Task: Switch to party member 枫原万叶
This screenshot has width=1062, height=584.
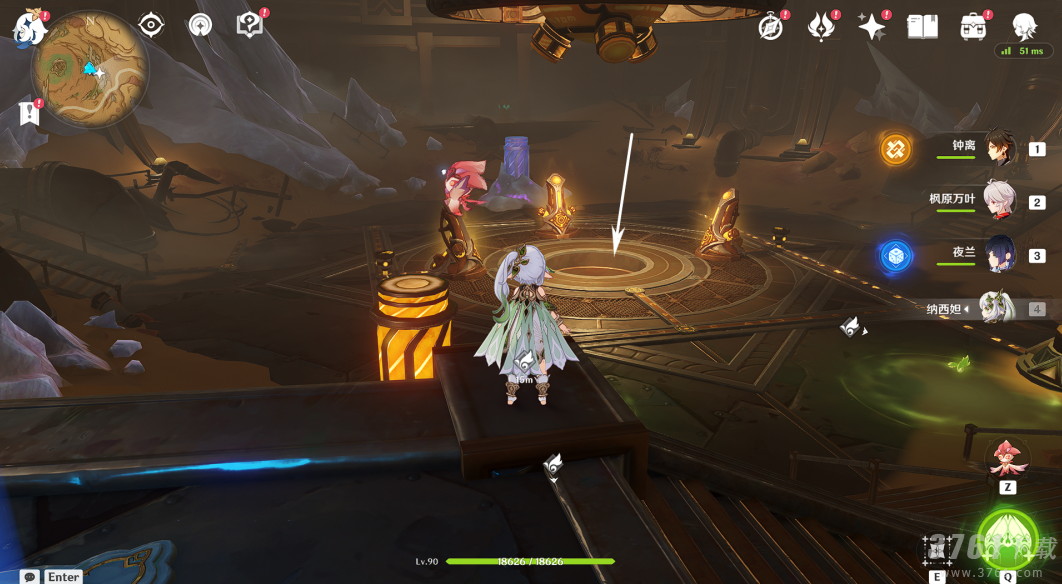Action: 999,200
